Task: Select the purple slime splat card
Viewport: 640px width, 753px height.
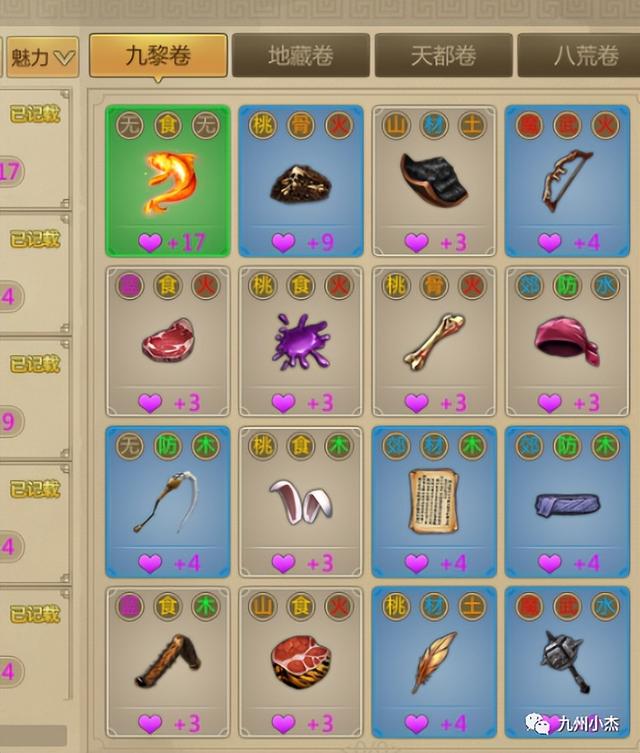Action: pyautogui.click(x=301, y=342)
